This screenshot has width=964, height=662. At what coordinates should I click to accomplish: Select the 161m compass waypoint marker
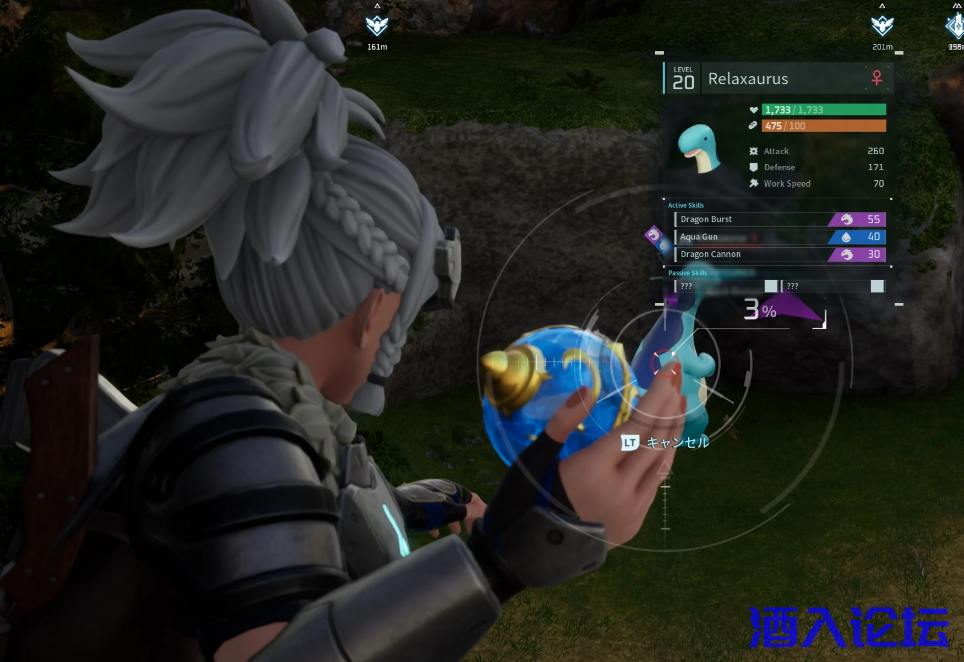click(x=377, y=25)
